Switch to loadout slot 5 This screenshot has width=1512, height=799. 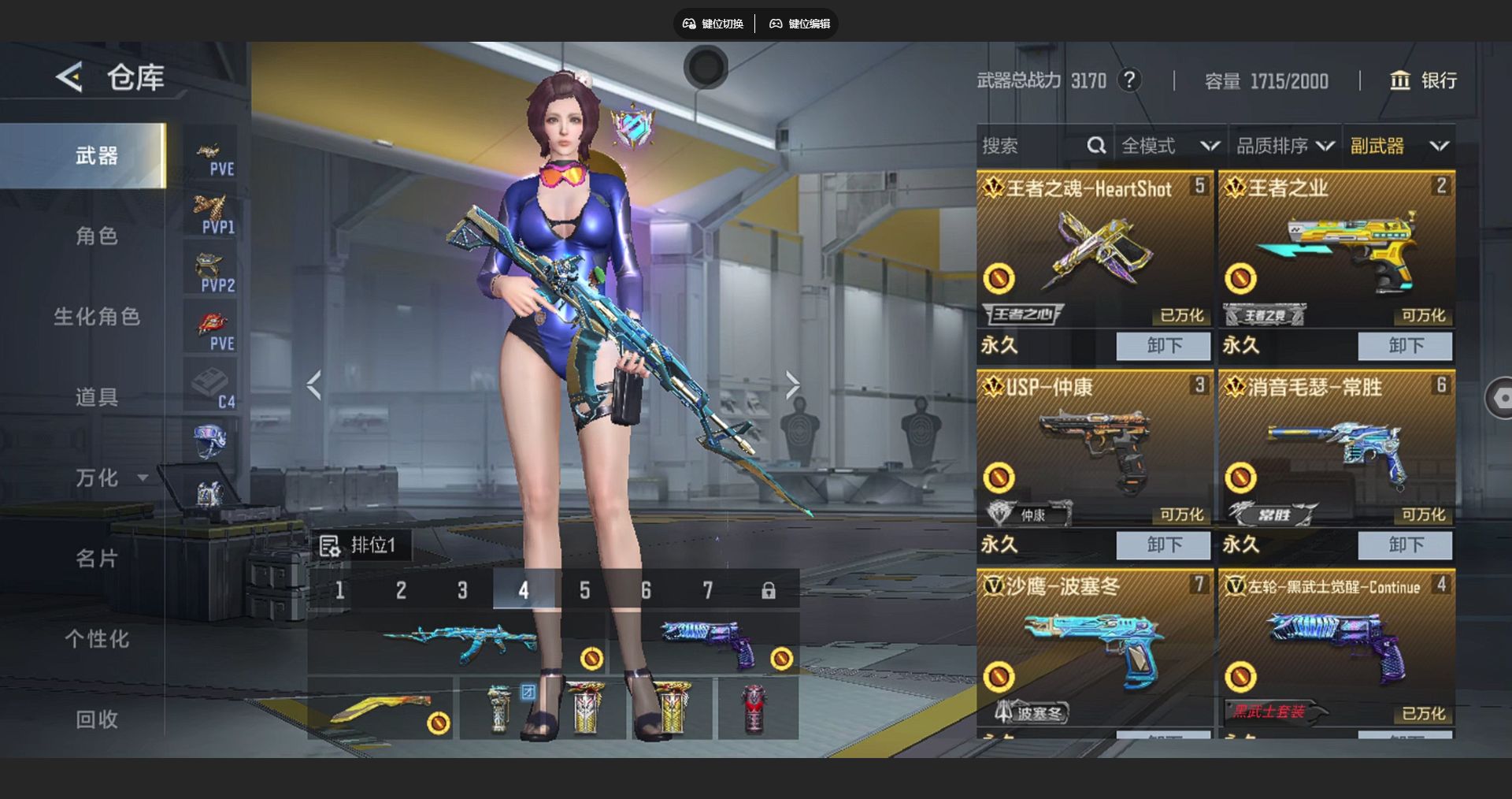[x=584, y=590]
